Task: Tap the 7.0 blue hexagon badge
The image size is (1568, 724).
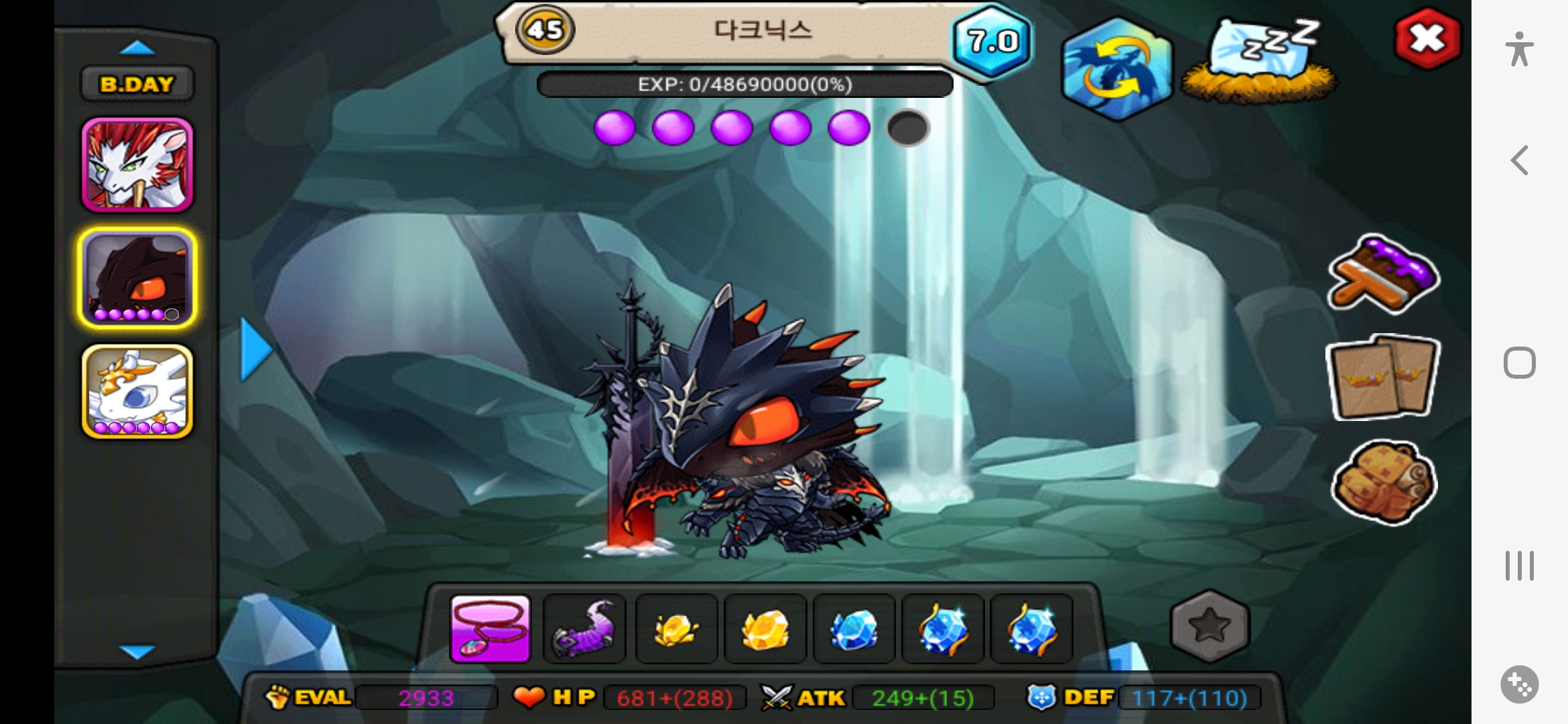Action: (x=992, y=42)
